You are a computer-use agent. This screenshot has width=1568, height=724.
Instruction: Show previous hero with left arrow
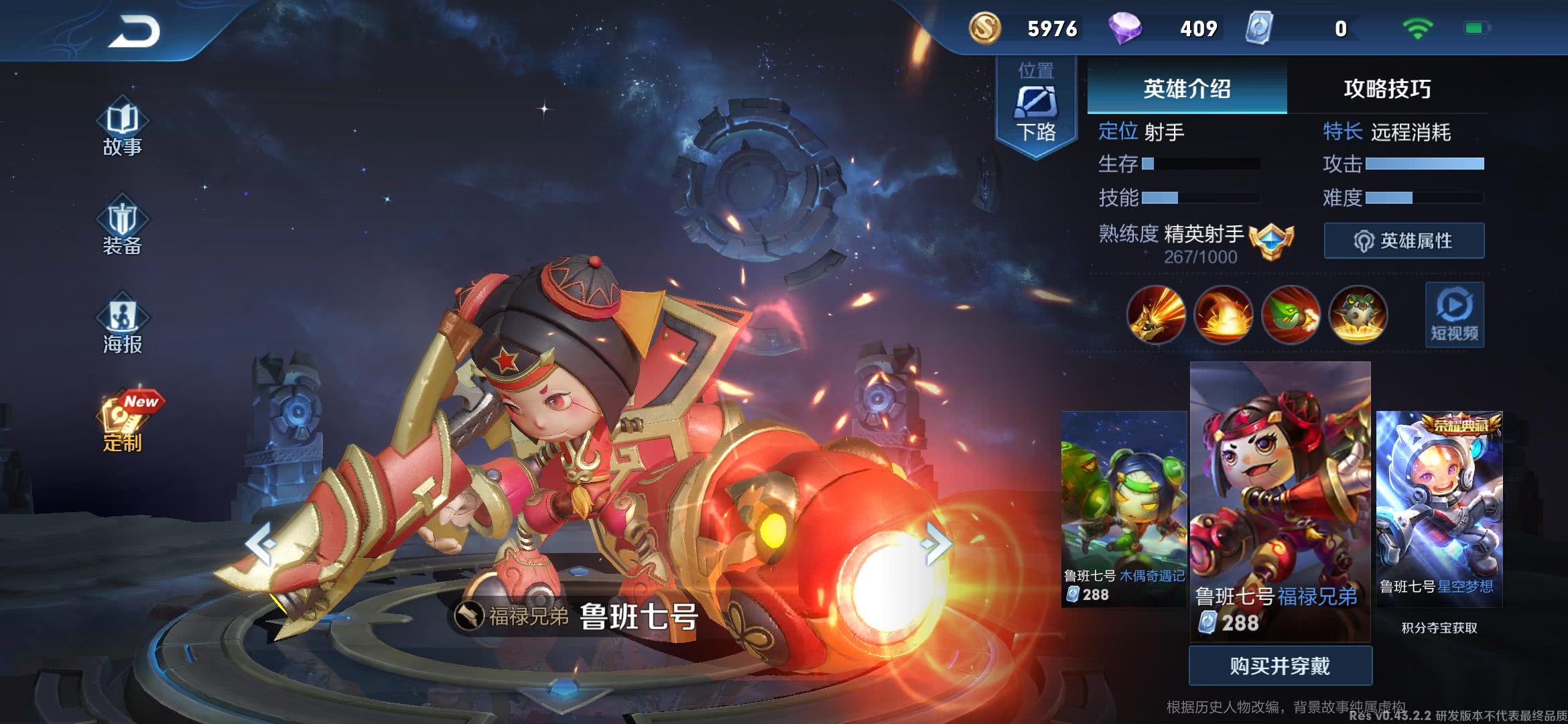(x=261, y=544)
